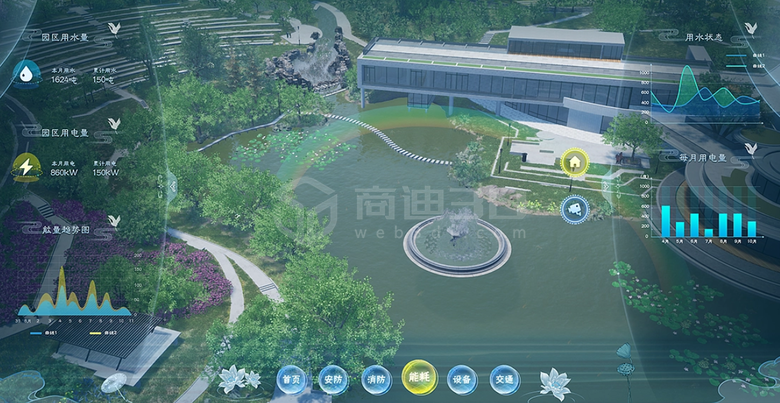Select the blue security camera marker
The height and width of the screenshot is (403, 780).
(574, 208)
